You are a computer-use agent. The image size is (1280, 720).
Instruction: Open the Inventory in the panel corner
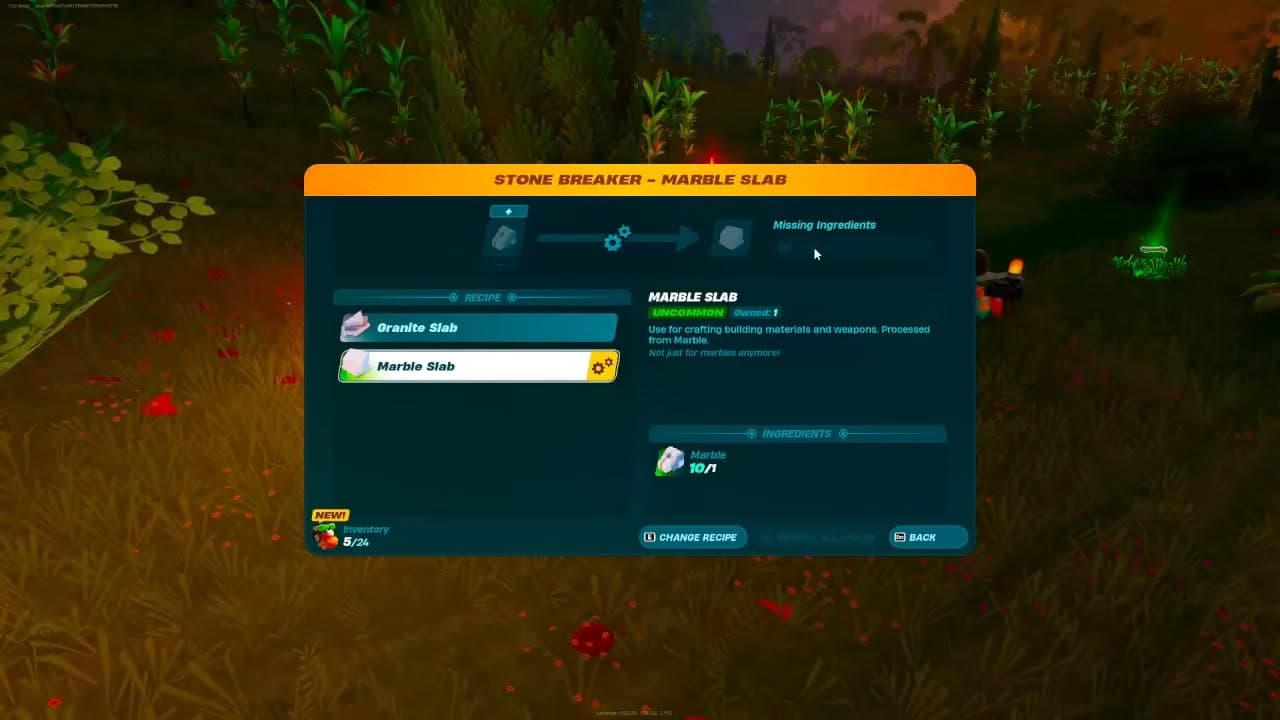click(x=350, y=536)
